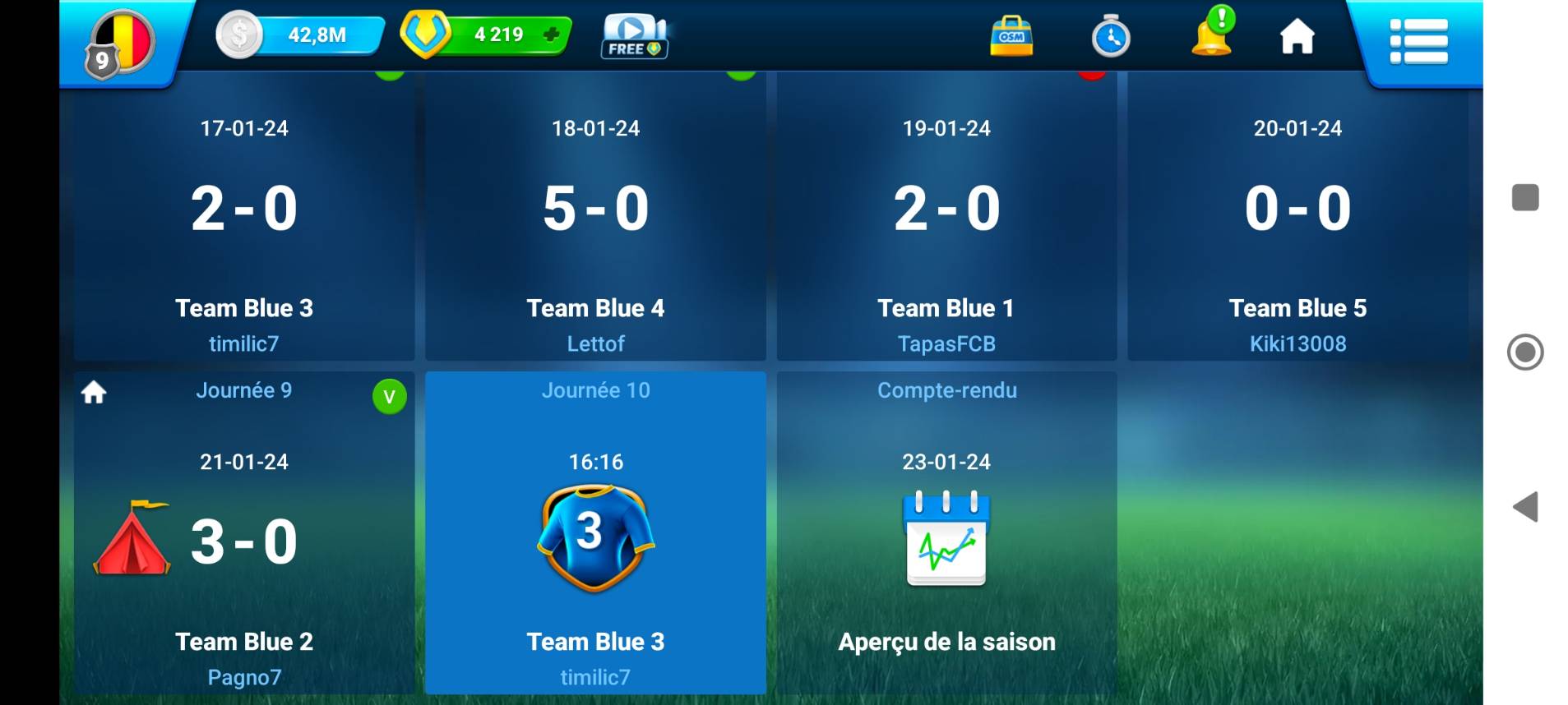Screen dimensions: 1568x705
Task: Open the stopwatch timers icon
Action: 1110,37
